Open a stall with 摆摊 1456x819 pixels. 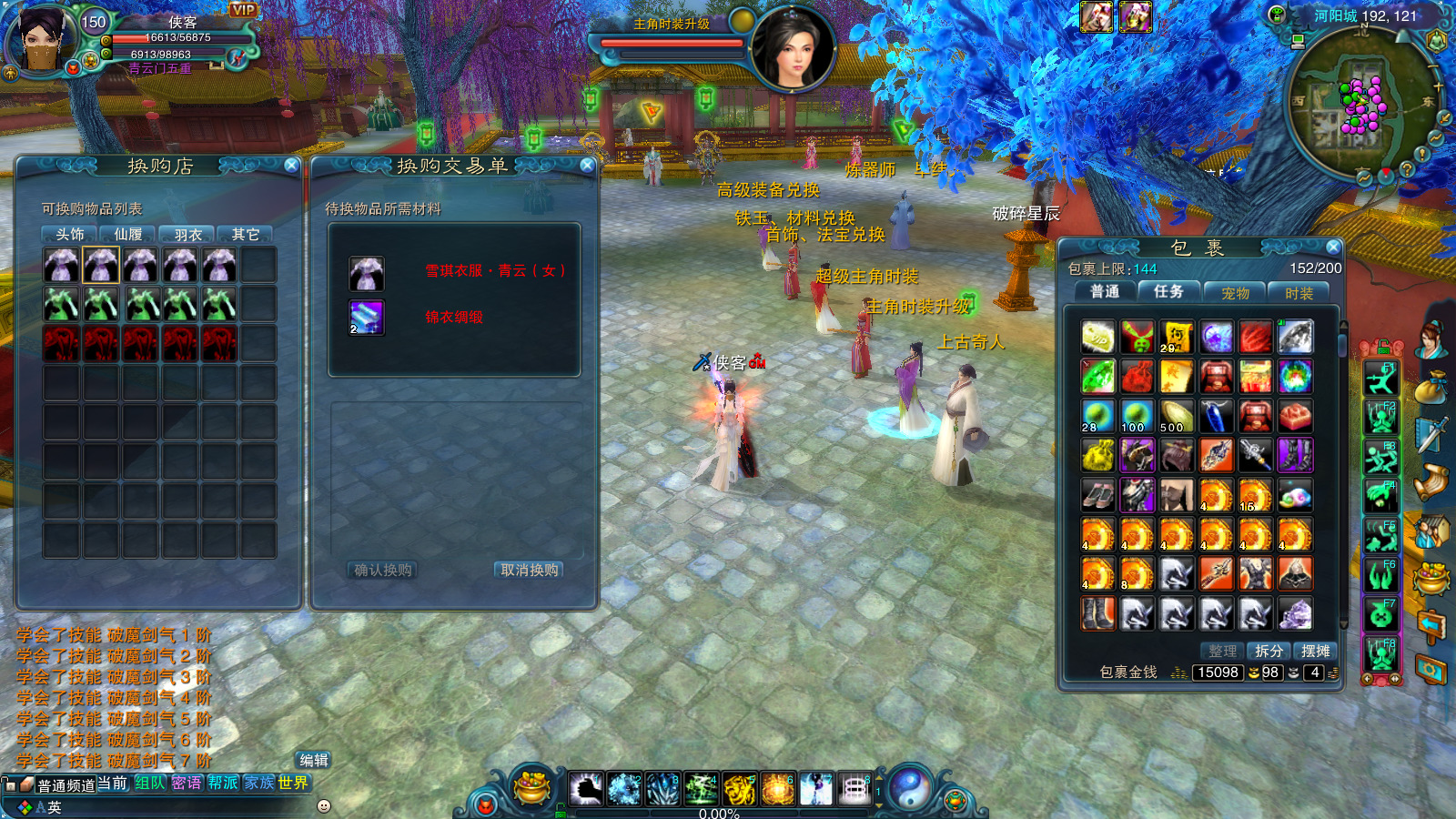click(1315, 651)
